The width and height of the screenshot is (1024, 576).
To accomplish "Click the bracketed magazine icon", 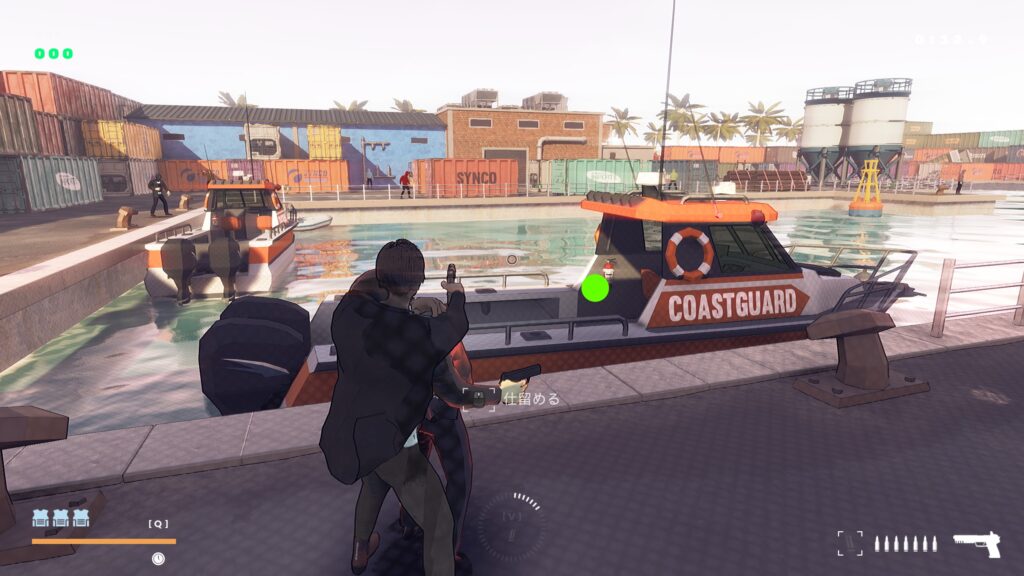I will click(x=849, y=543).
